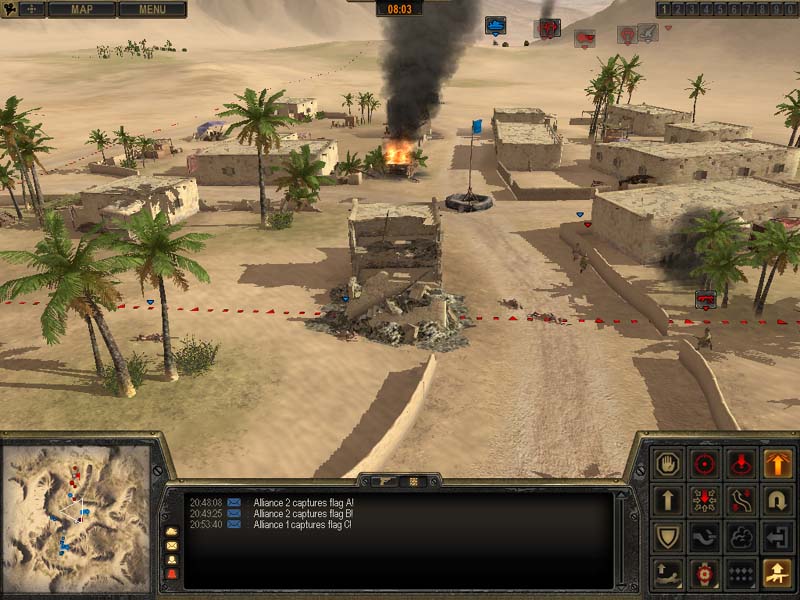800x600 pixels.
Task: Select the highlighted orange up-arrow command
Action: 778,464
